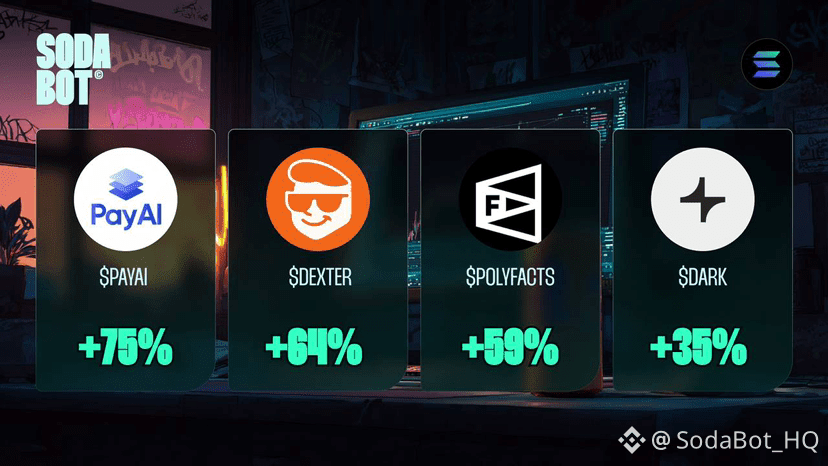The image size is (828, 466).
Task: Open the $POLYFACTS token card
Action: [x=510, y=260]
